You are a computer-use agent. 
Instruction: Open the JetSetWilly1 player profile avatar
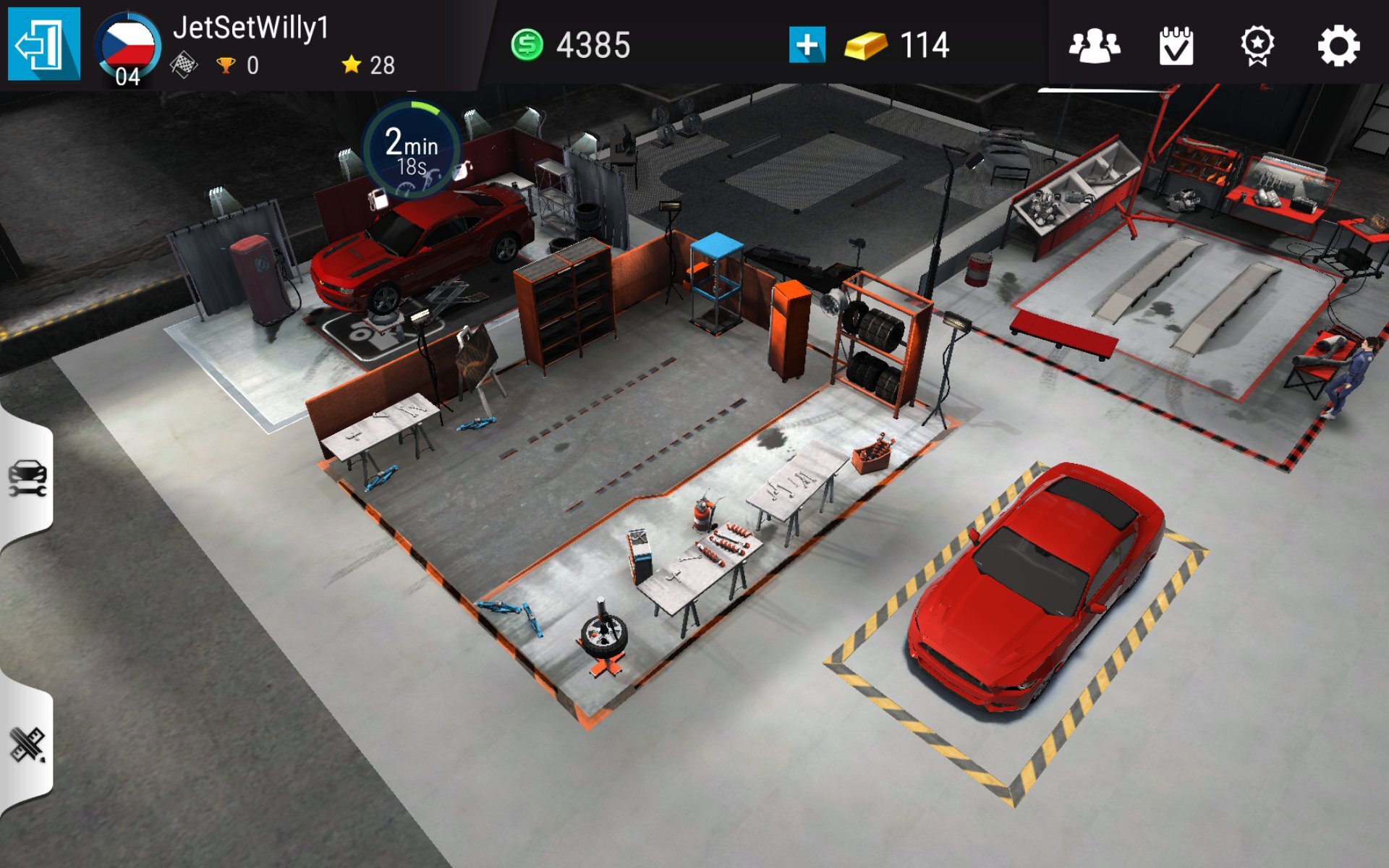tap(127, 48)
